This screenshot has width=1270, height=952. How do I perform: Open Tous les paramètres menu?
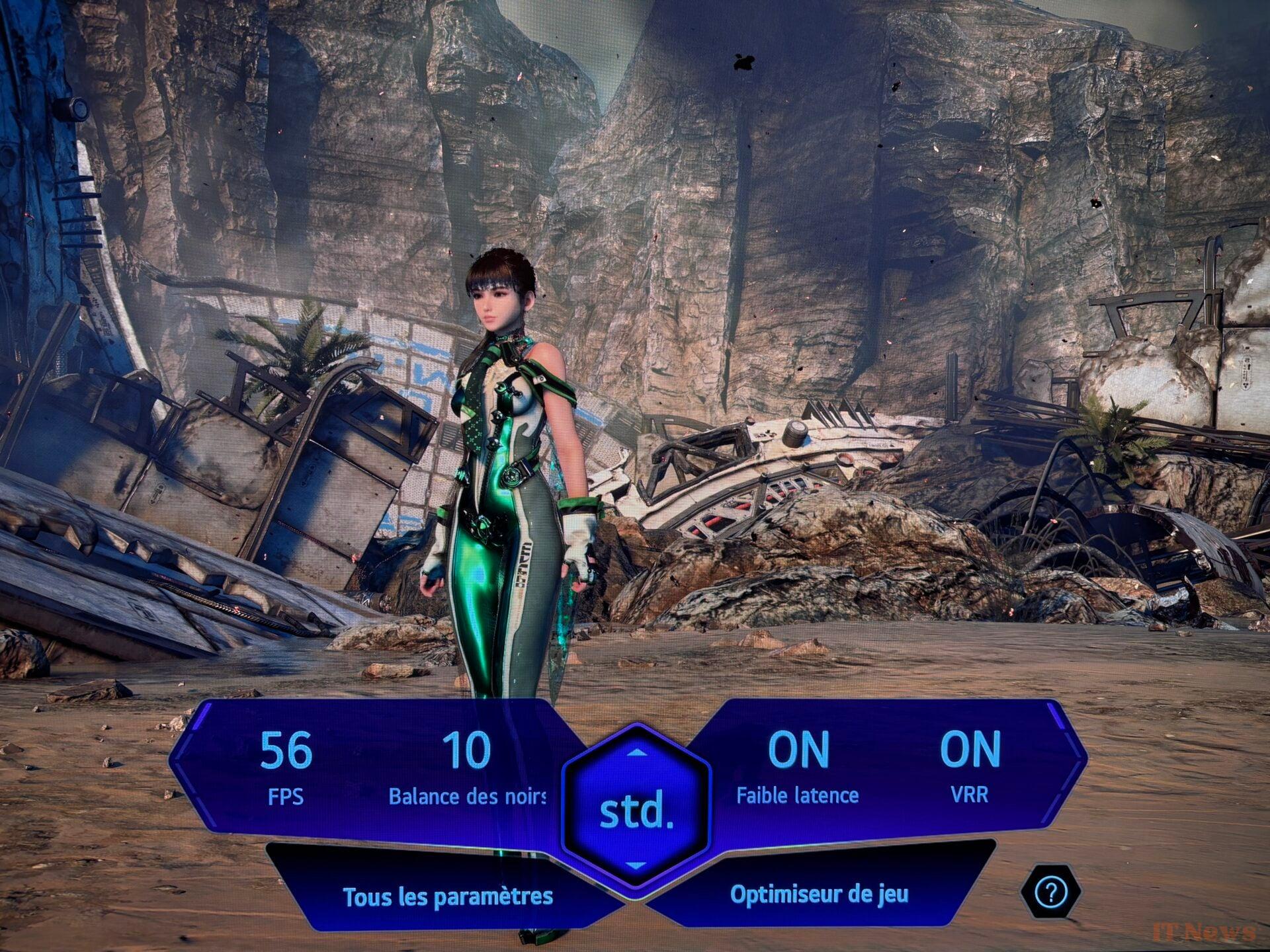(448, 897)
